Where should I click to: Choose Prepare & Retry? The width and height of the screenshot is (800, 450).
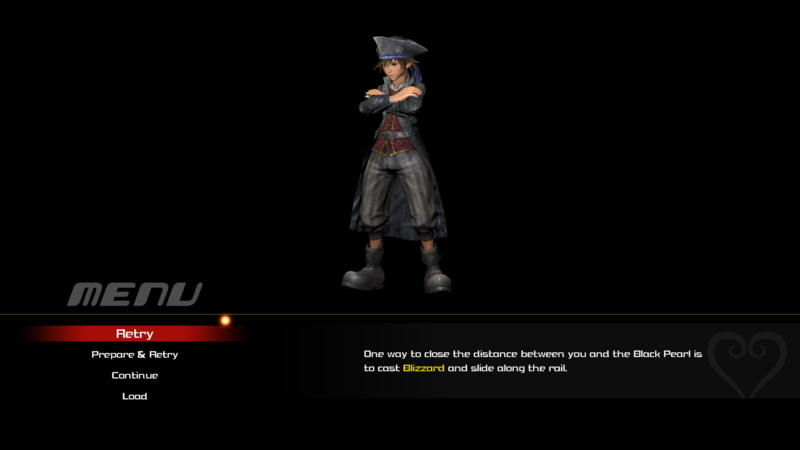134,355
